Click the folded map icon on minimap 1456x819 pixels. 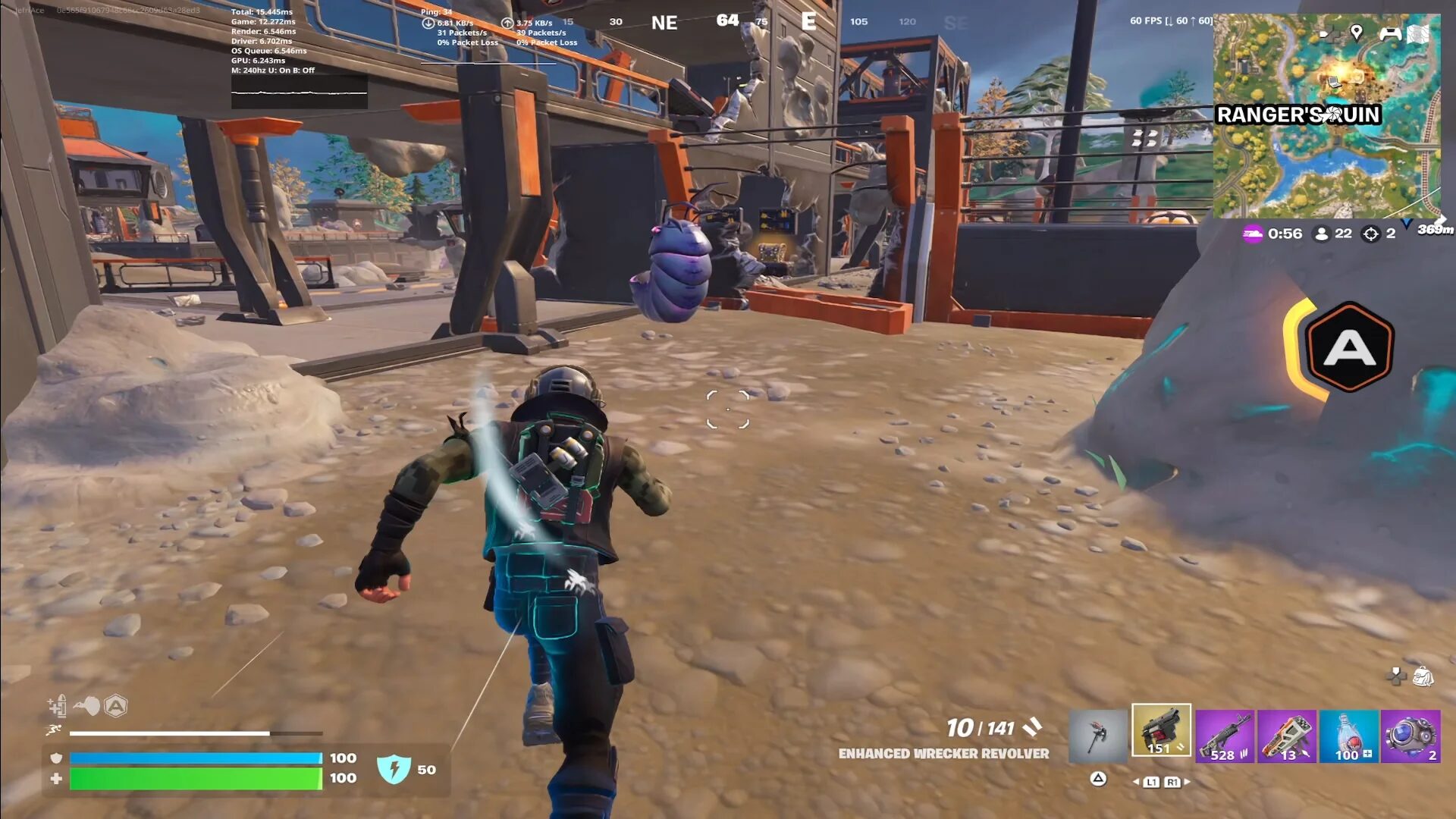coord(1418,34)
